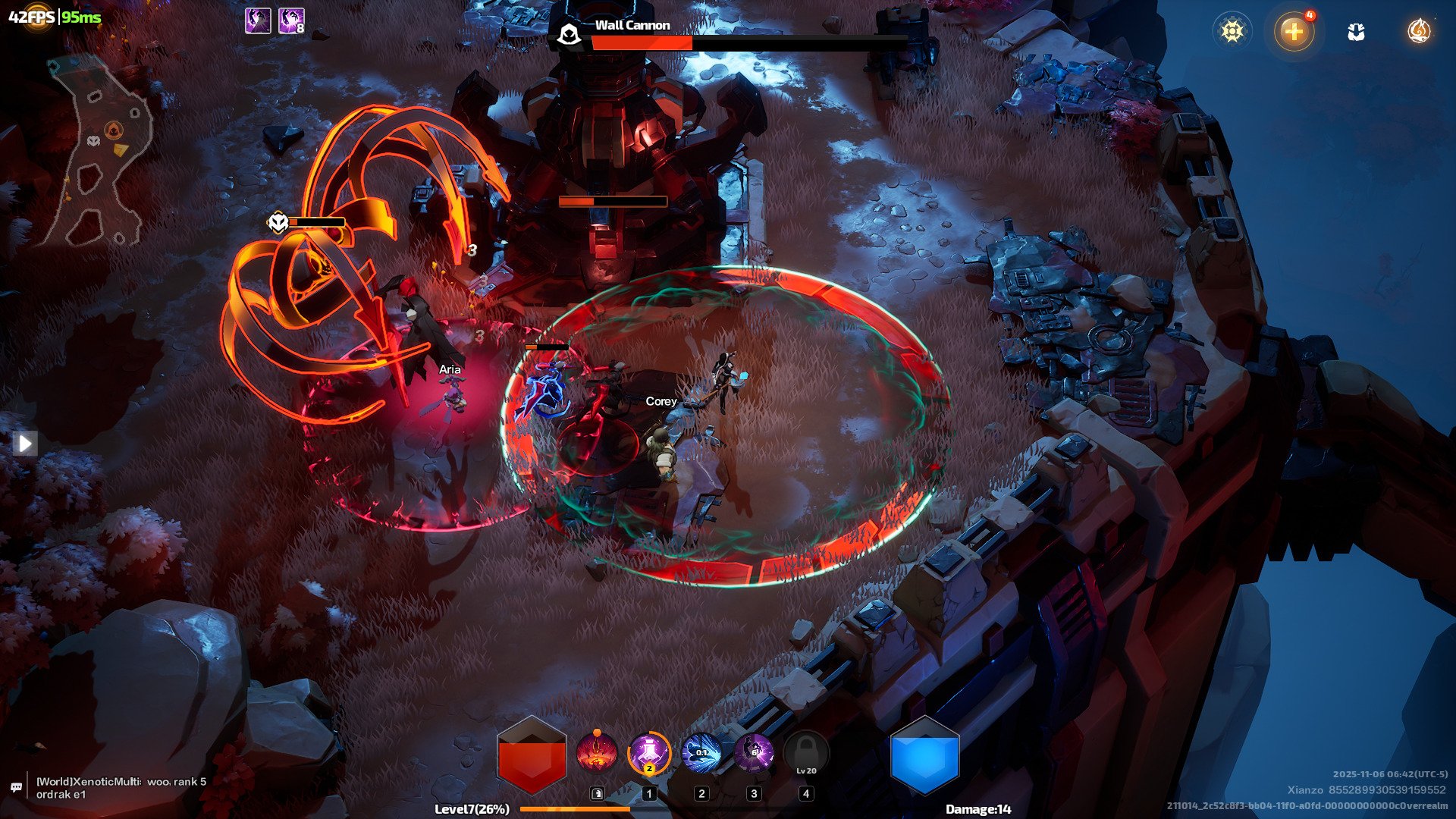
Task: Open the world chat box
Action: click(x=121, y=788)
